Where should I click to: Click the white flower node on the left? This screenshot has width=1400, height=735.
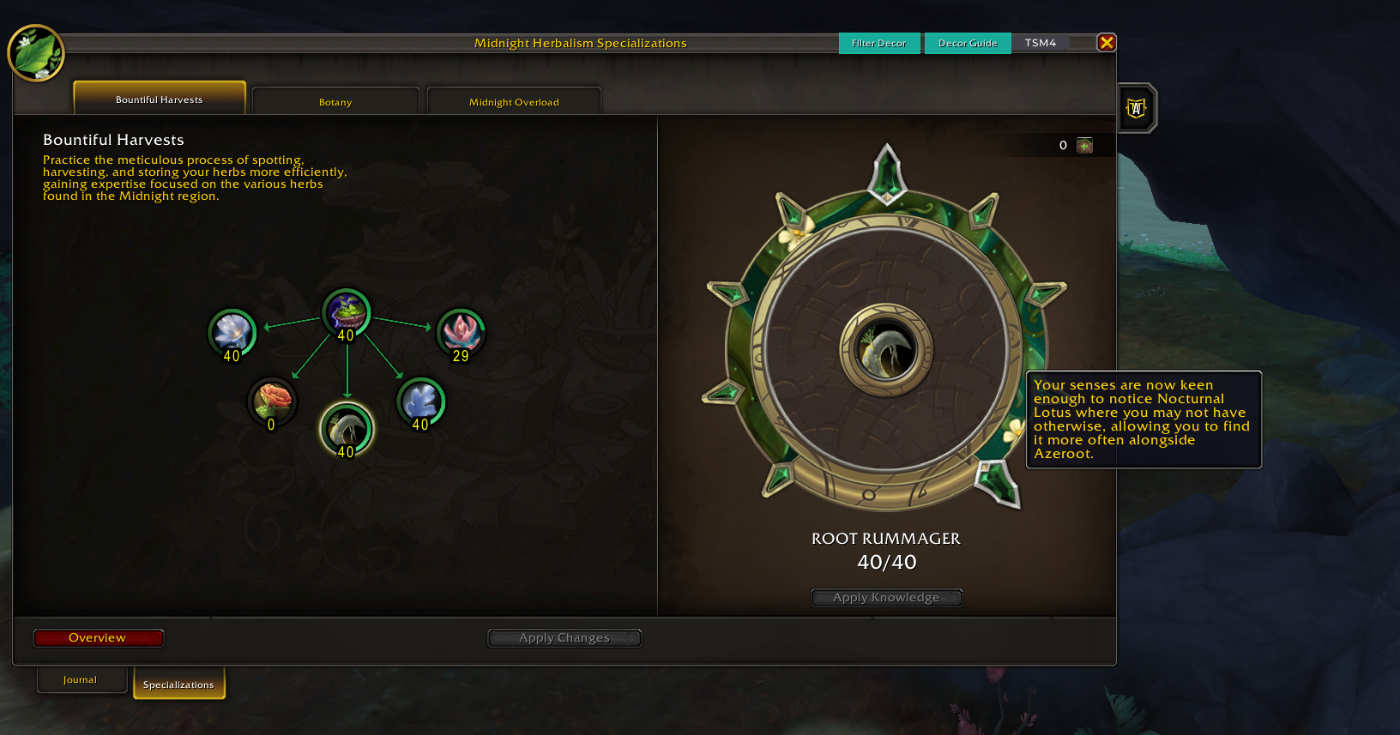[232, 332]
